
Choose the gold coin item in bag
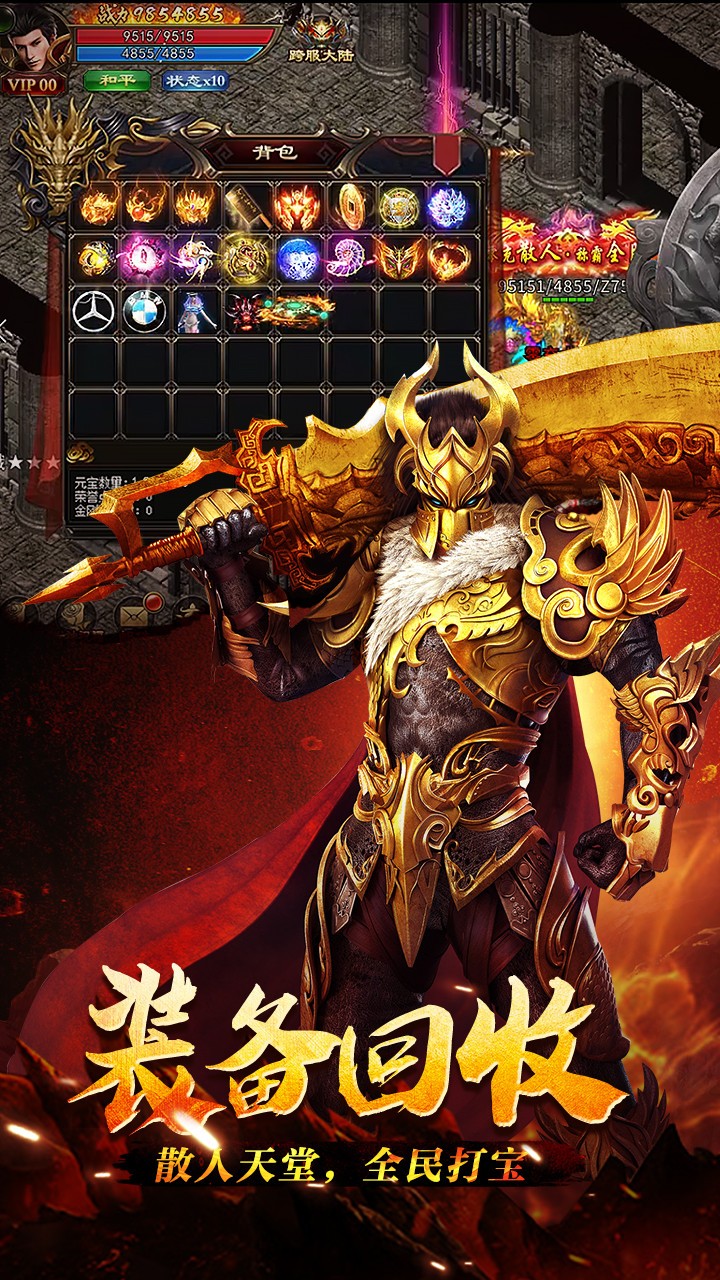tap(349, 206)
